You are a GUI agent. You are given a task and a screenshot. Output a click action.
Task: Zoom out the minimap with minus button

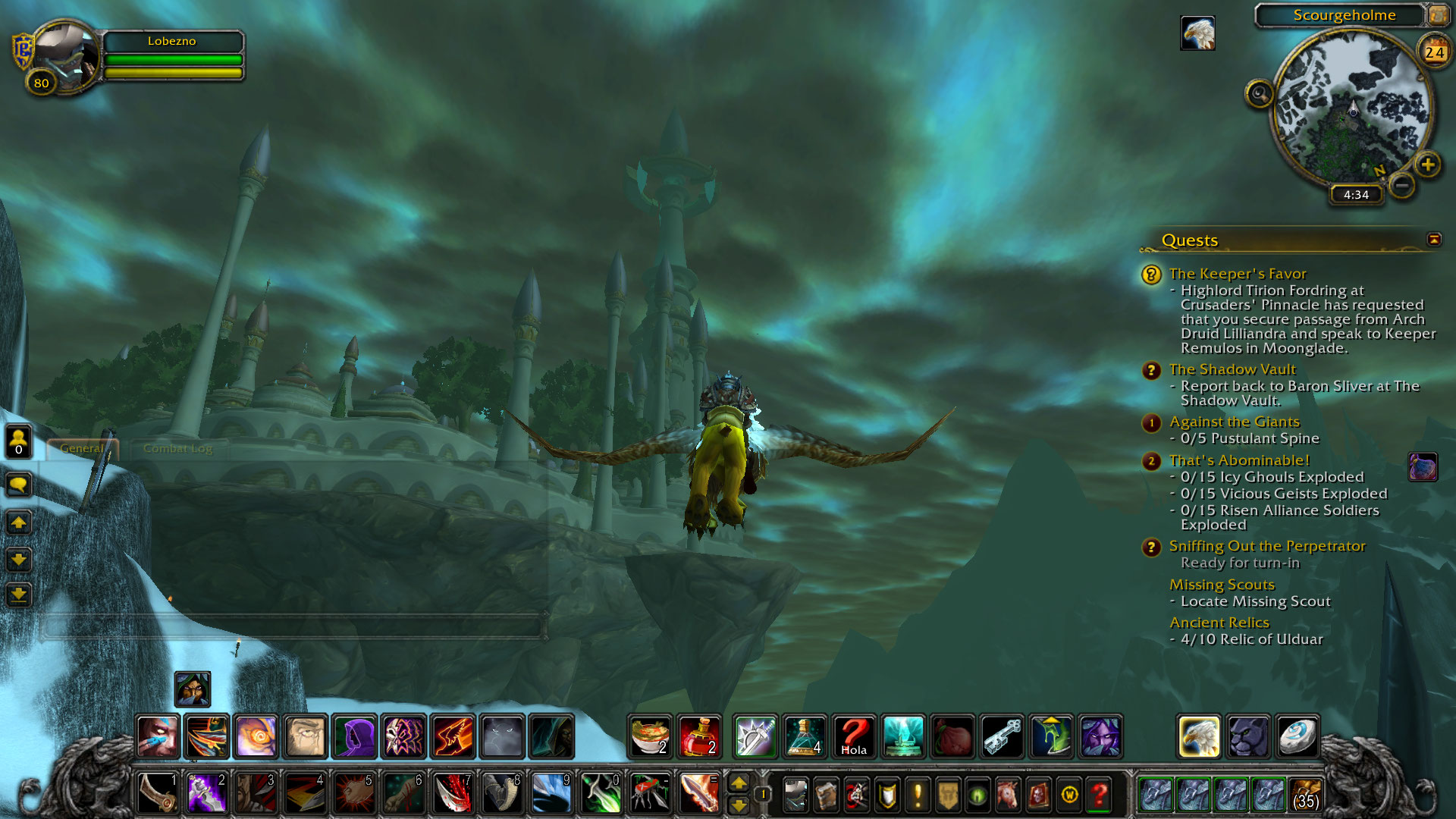click(x=1402, y=184)
